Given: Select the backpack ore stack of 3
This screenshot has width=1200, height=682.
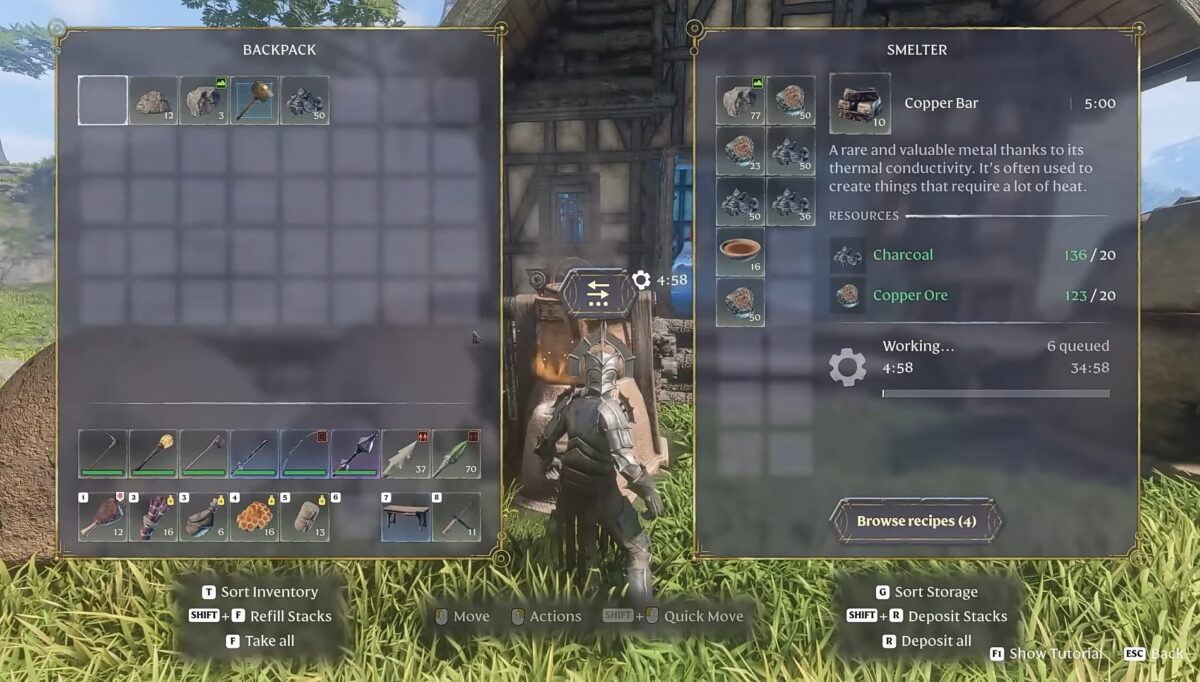Looking at the screenshot, I should click(203, 101).
